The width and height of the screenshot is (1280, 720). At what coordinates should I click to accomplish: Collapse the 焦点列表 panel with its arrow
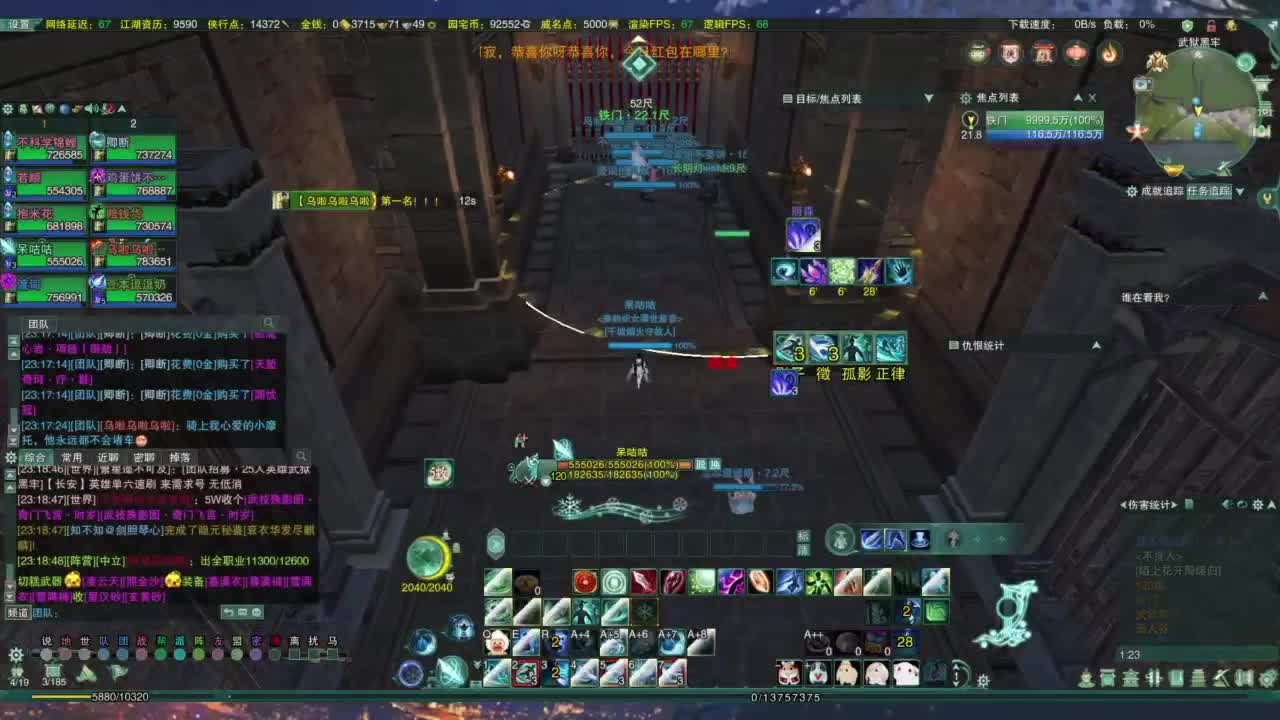[1079, 98]
